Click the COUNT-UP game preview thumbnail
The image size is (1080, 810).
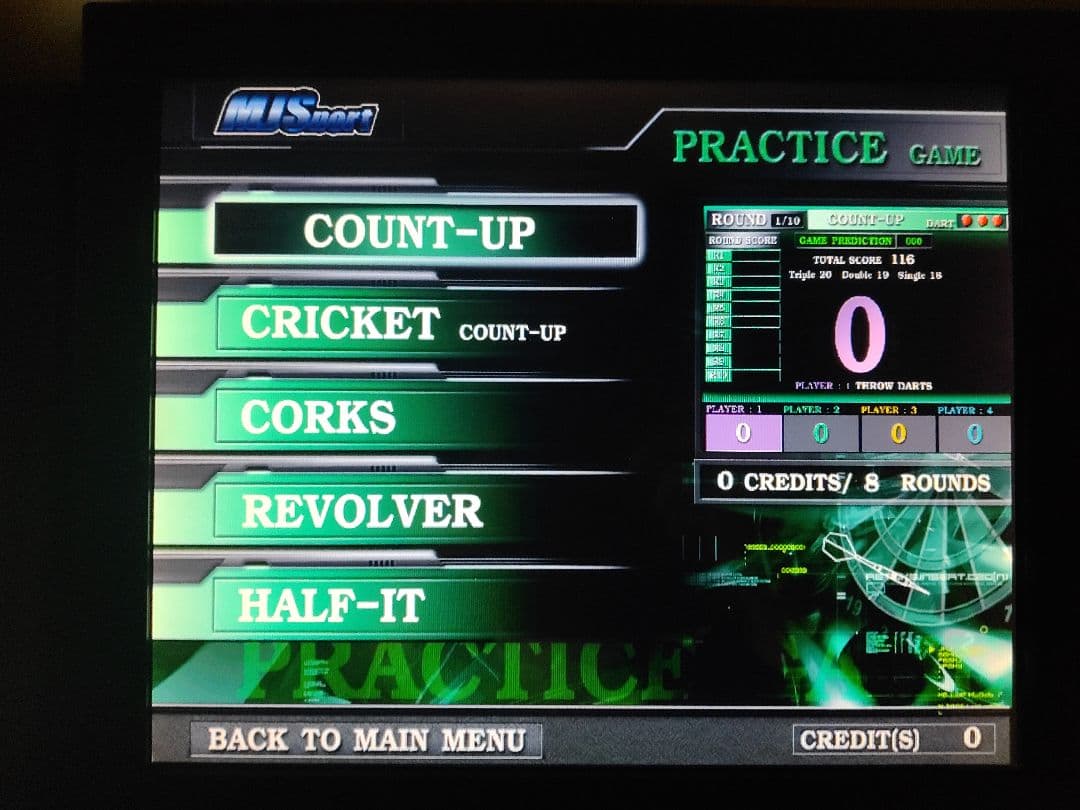click(856, 330)
